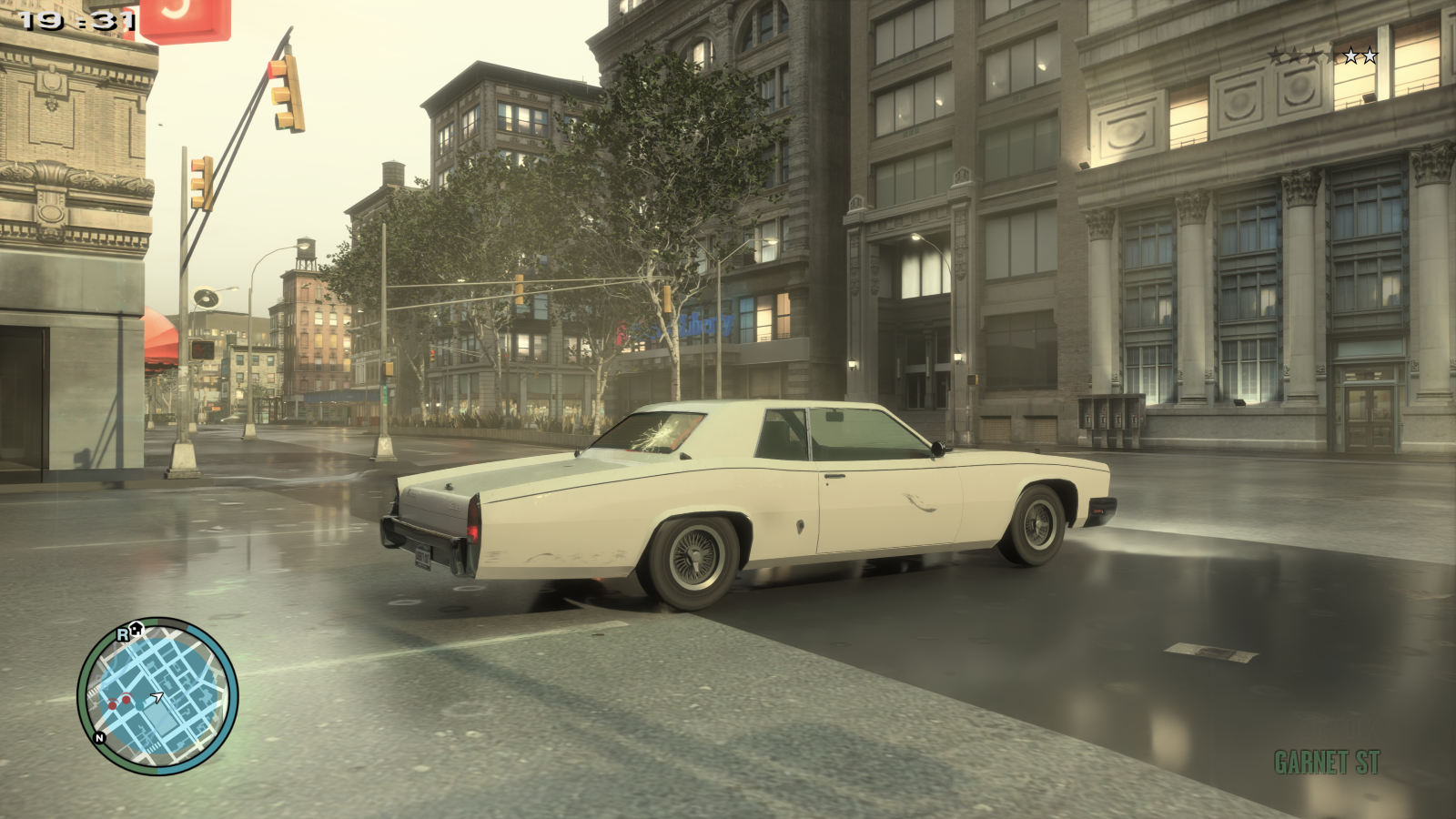Click the house safehouse icon on the minimap

136,629
